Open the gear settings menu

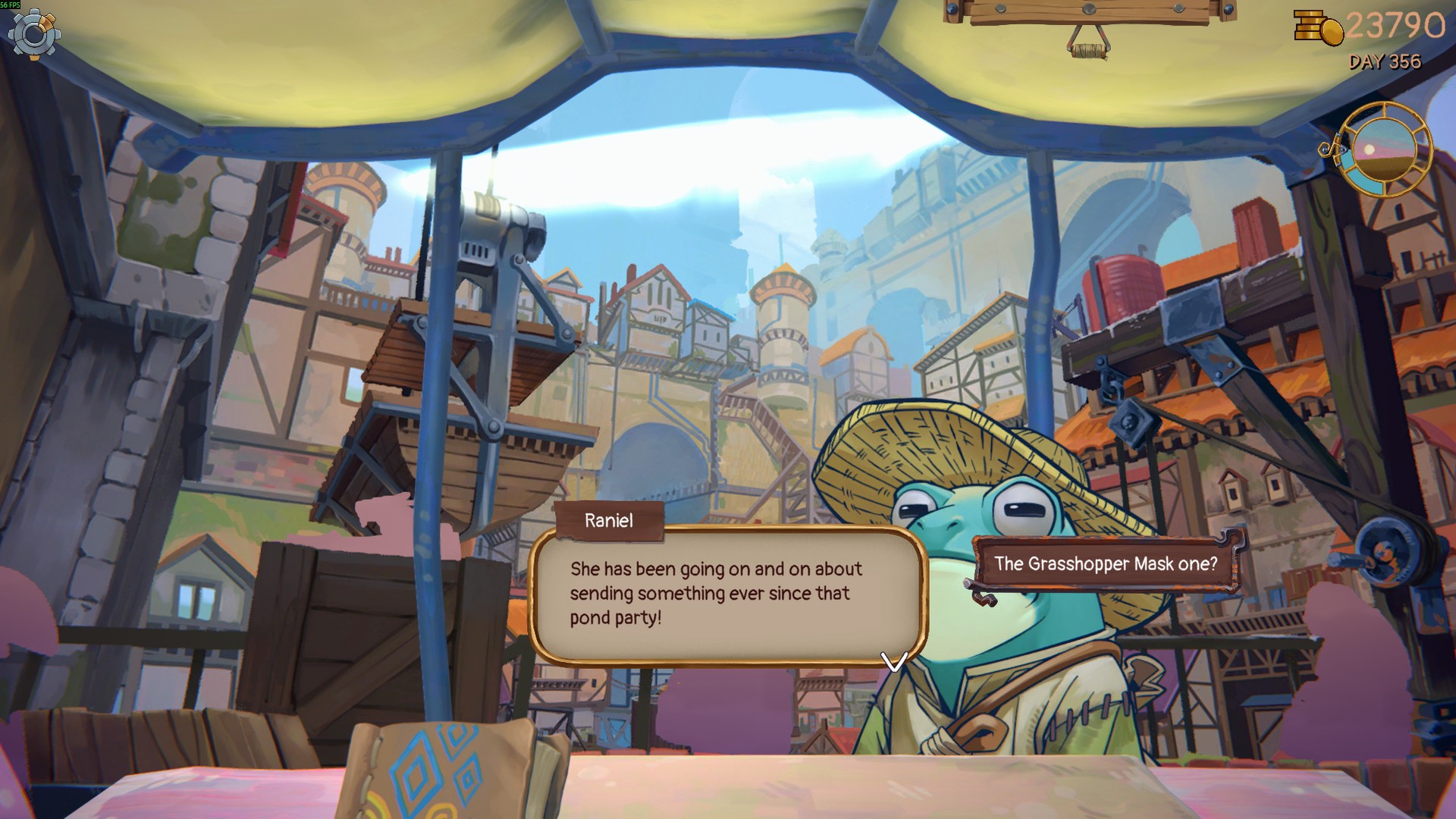34,34
